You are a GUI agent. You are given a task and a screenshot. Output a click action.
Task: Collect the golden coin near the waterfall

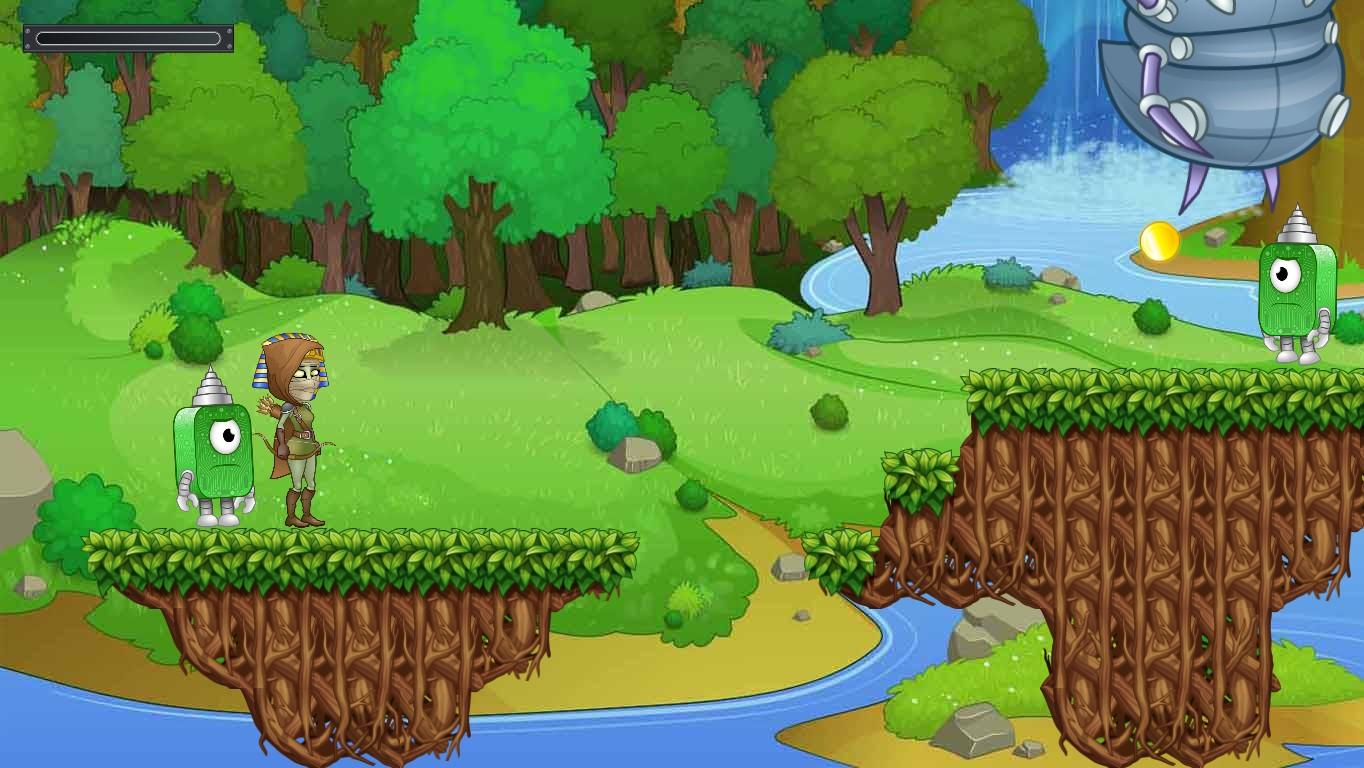pos(1160,240)
